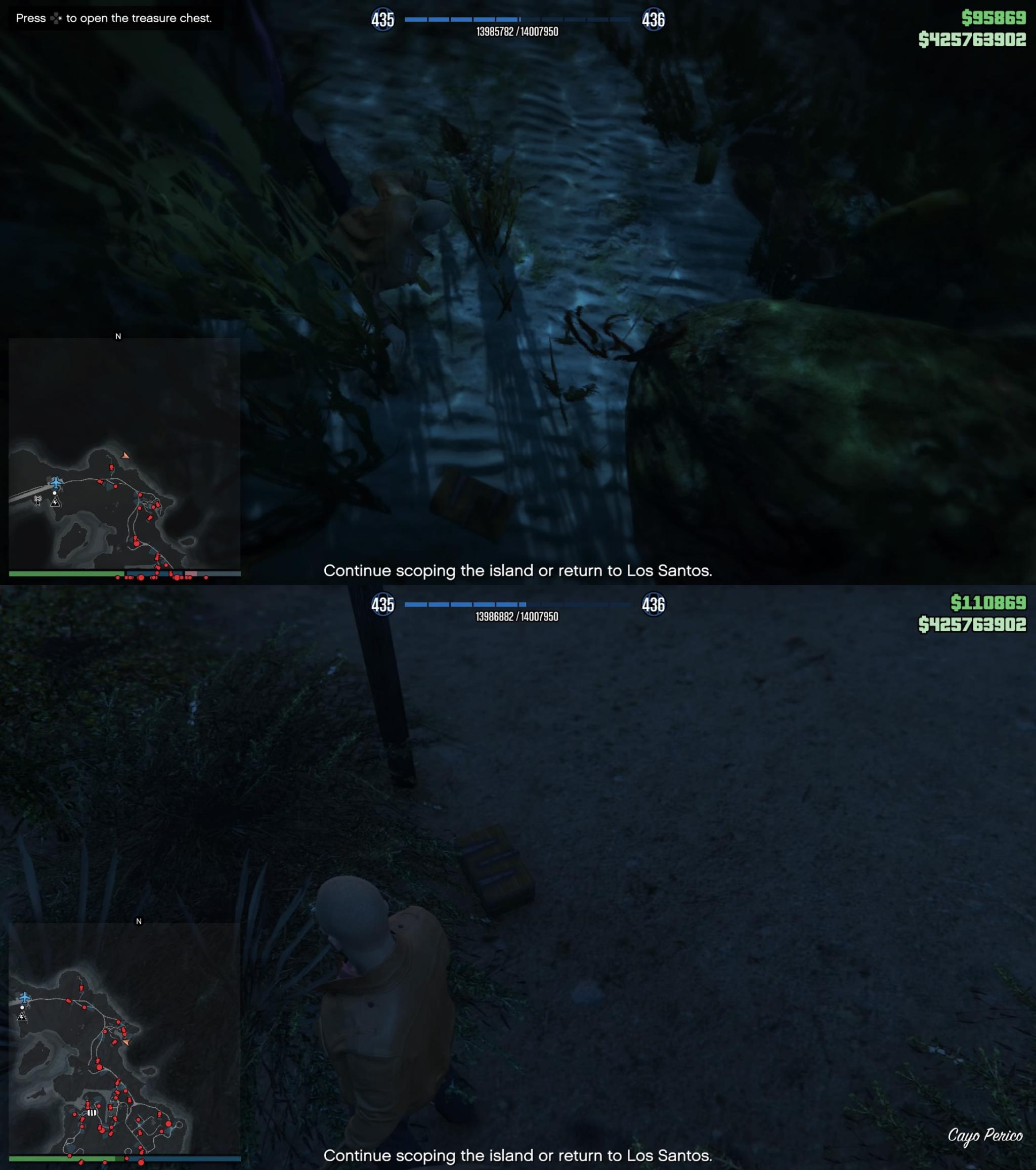Click the $425763902 bank balance
Image resolution: width=1036 pixels, height=1170 pixels.
[972, 40]
